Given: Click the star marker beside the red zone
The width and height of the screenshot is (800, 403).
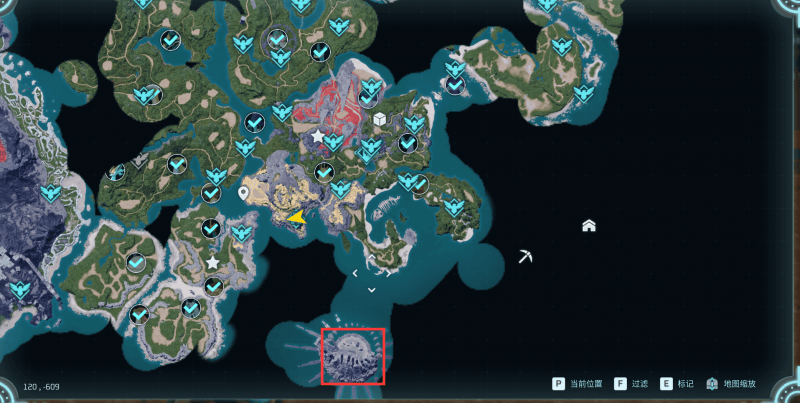Looking at the screenshot, I should 318,135.
